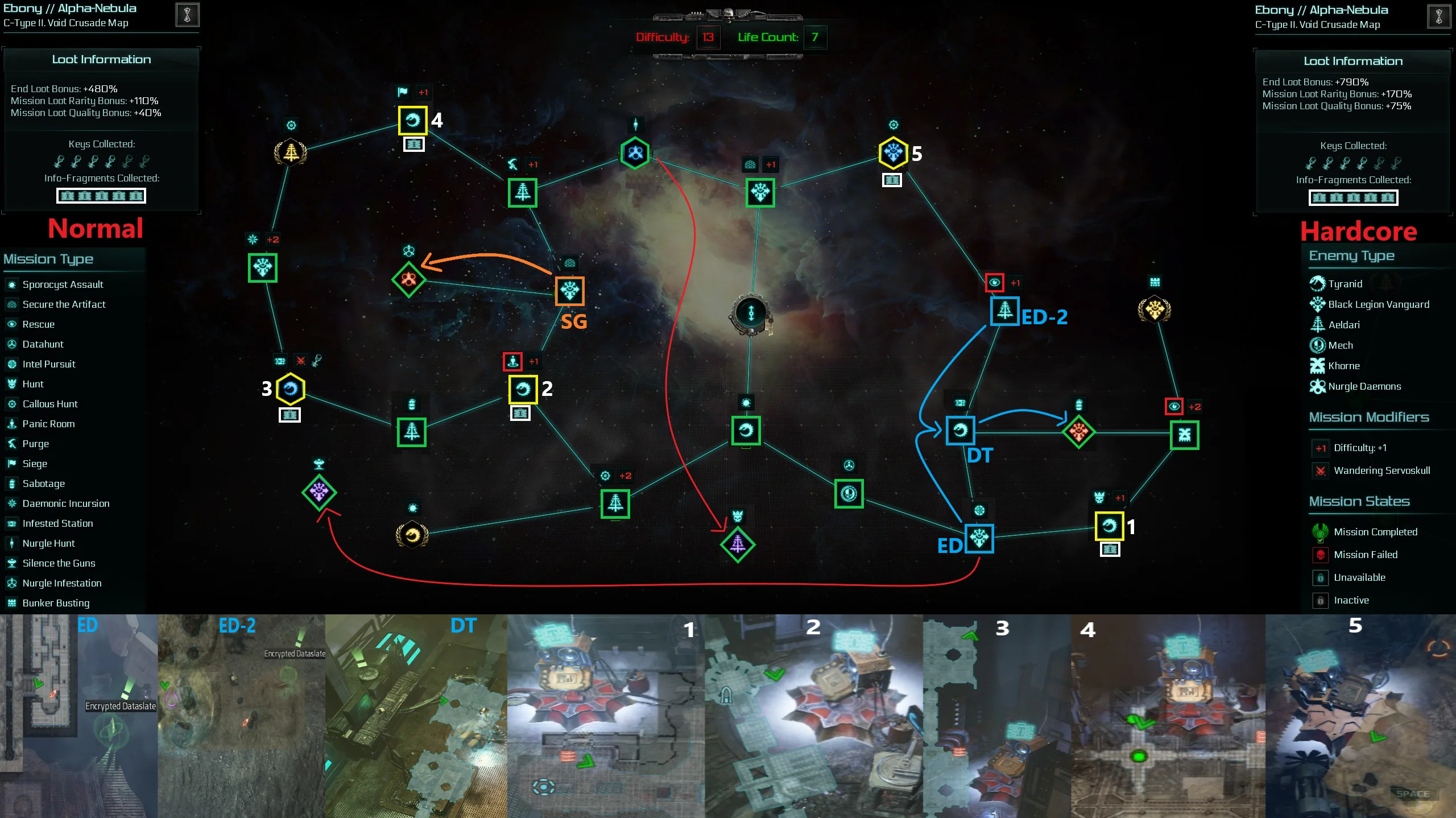Choose the purple Aeldari diamond Hunt node
This screenshot has height=818, width=1456.
[x=737, y=544]
